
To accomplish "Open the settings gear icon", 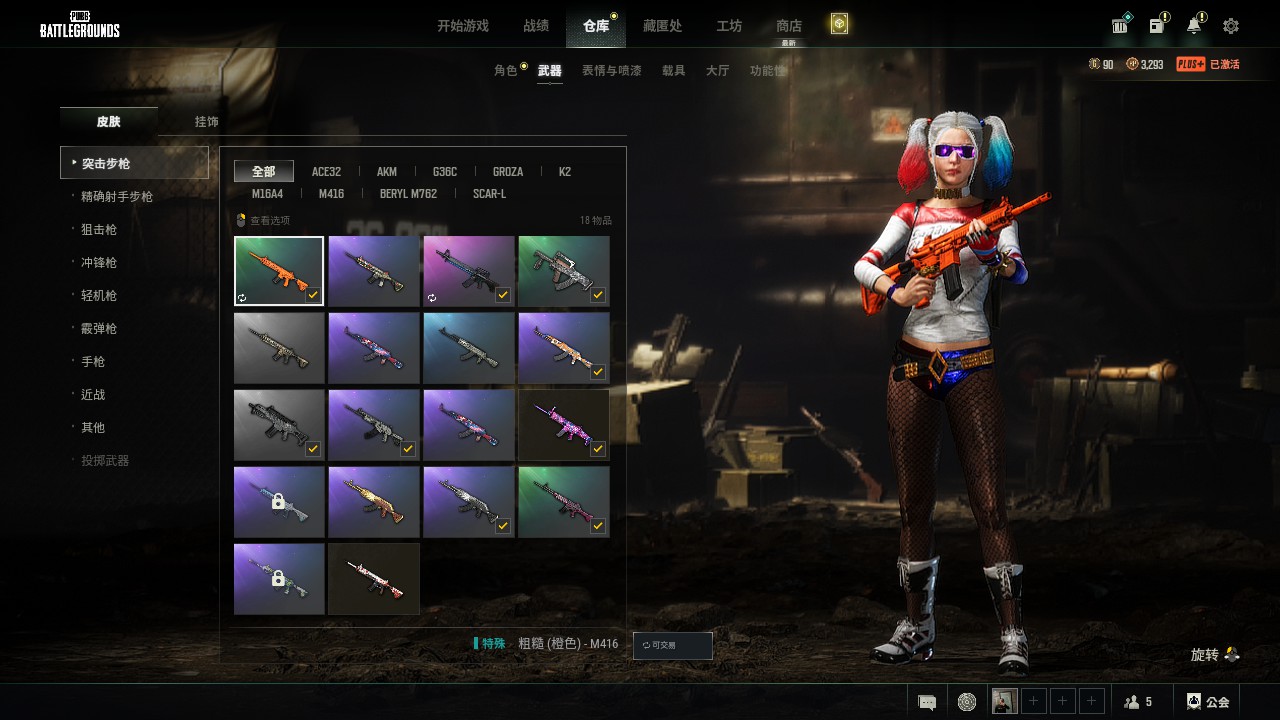I will [1231, 26].
